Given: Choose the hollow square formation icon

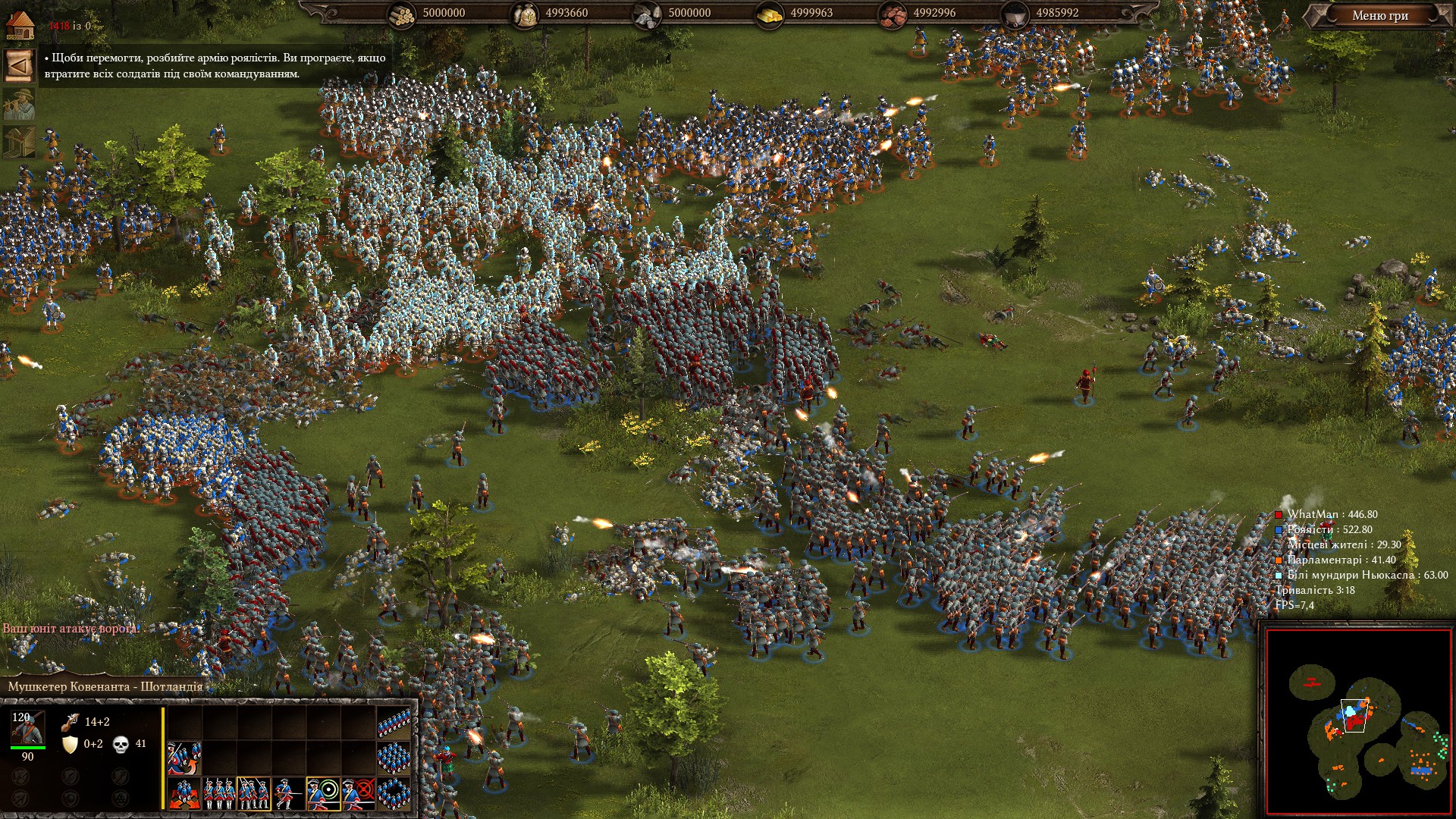Looking at the screenshot, I should click(x=394, y=792).
